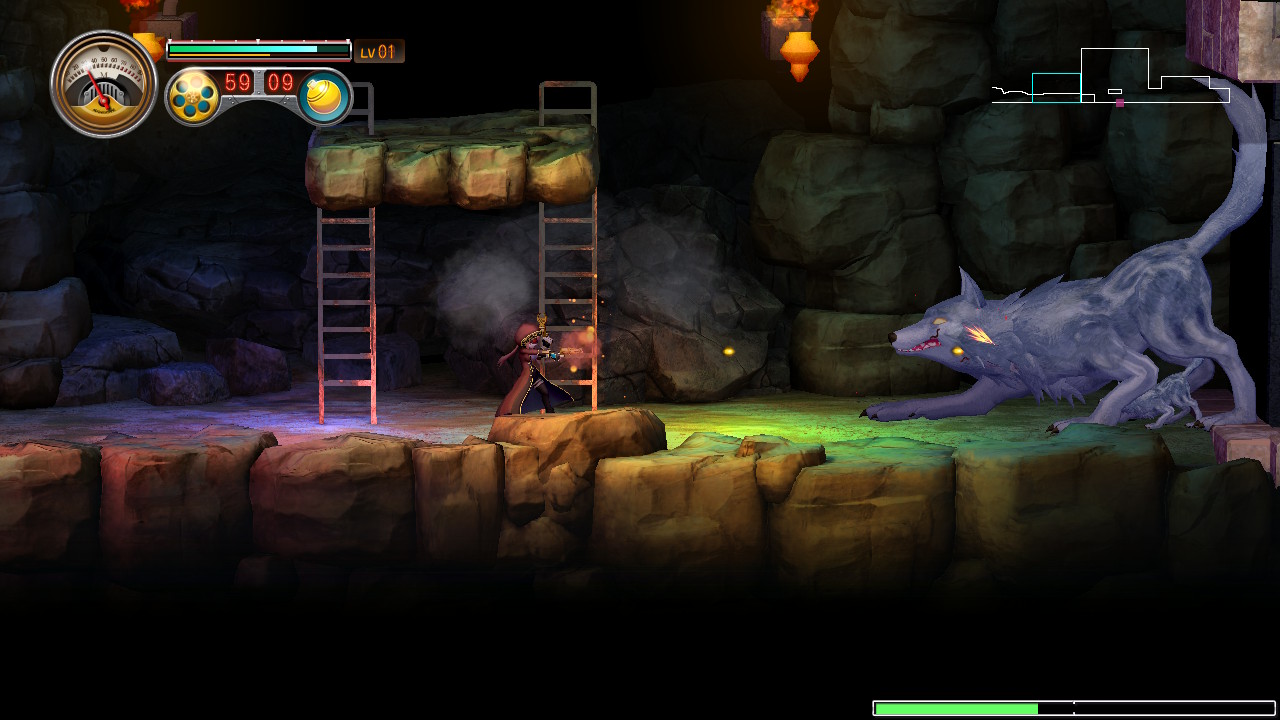
Task: Click the revolver cylinder ammo icon
Action: (193, 97)
